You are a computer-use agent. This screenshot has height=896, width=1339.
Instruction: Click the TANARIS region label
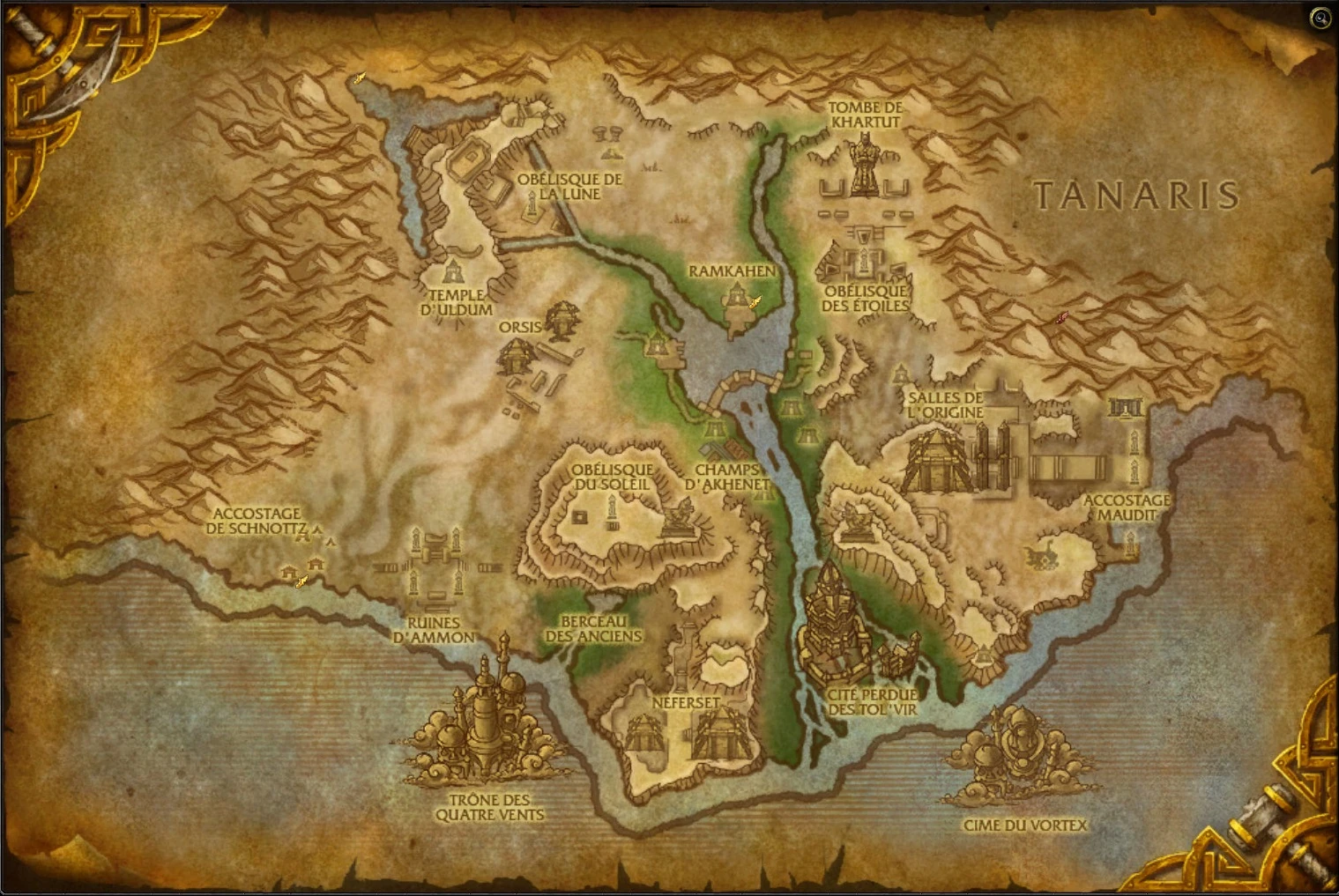click(1139, 196)
